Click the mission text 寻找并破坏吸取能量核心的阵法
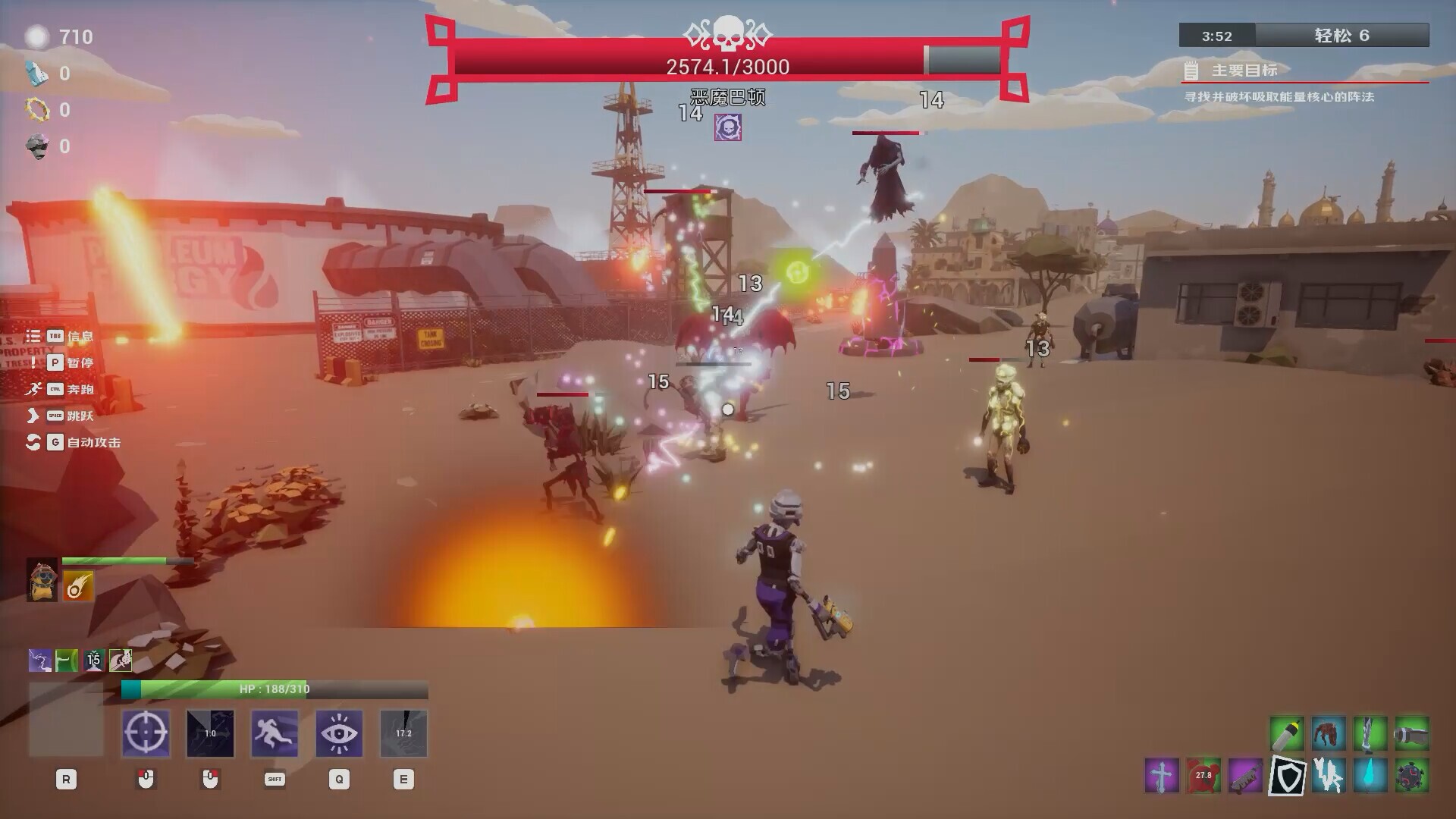Viewport: 1456px width, 819px height. 1281,97
